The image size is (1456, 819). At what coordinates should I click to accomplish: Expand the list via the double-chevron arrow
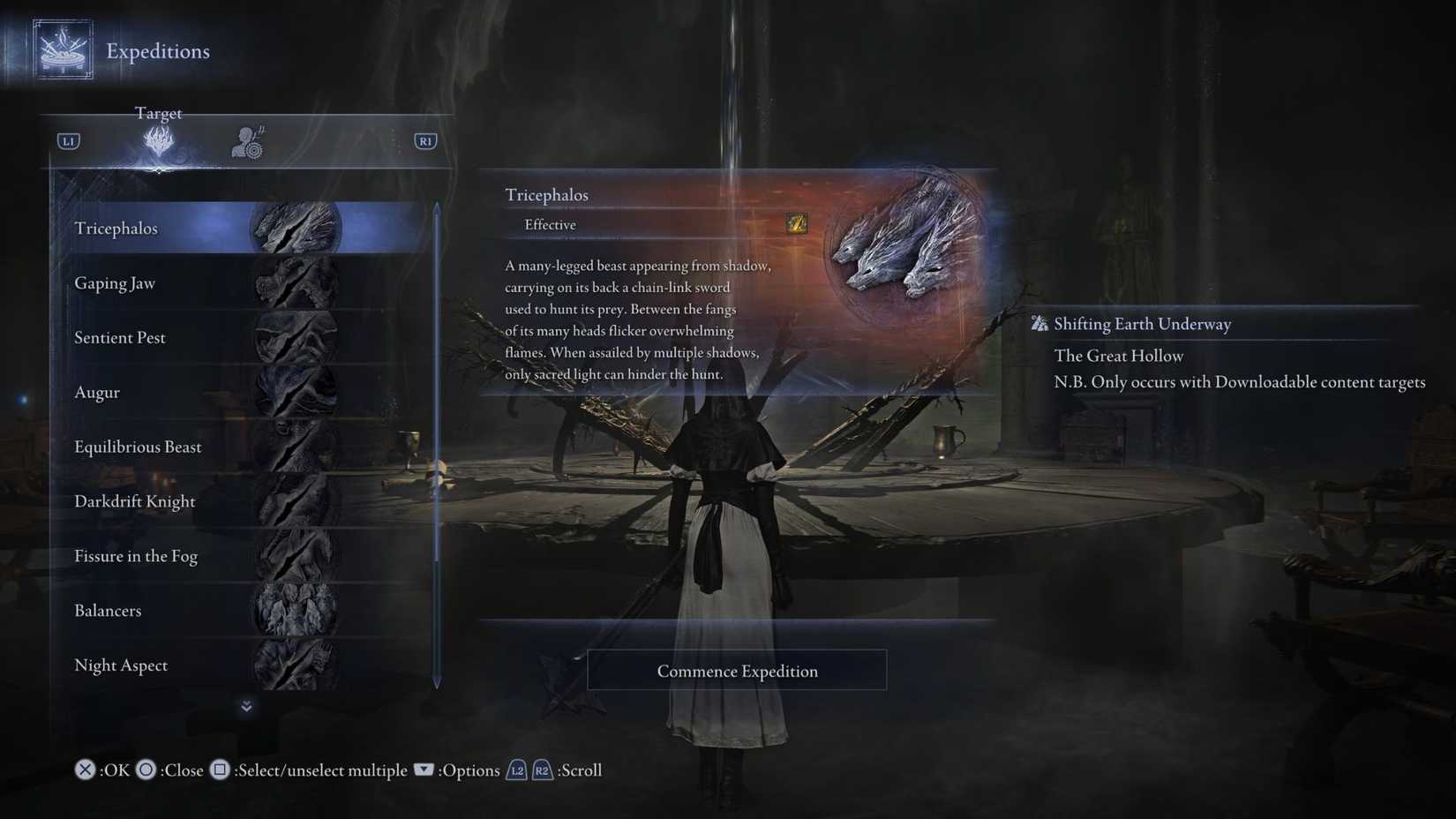click(246, 706)
